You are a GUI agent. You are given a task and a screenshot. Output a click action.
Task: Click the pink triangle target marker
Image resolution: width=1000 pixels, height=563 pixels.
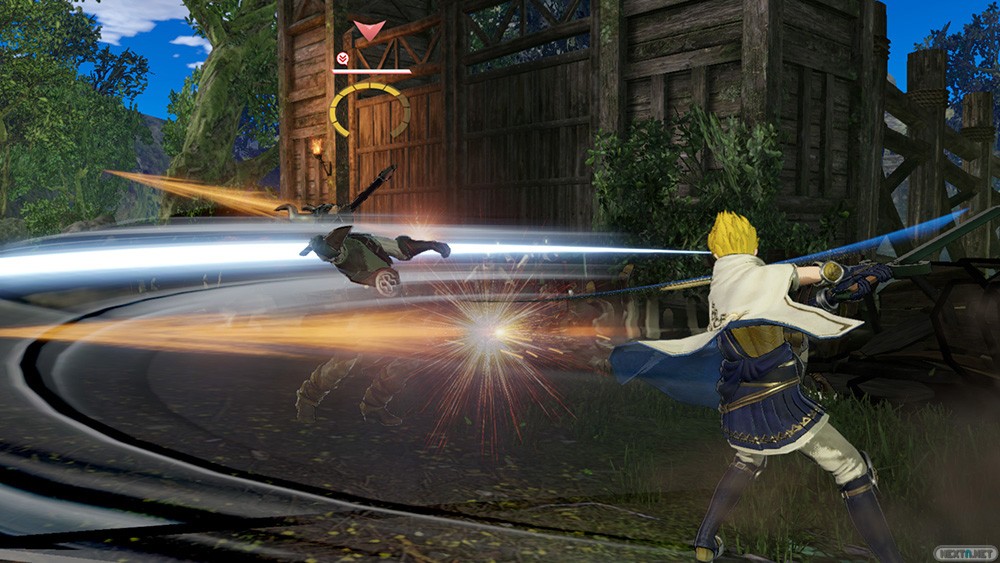tap(369, 31)
